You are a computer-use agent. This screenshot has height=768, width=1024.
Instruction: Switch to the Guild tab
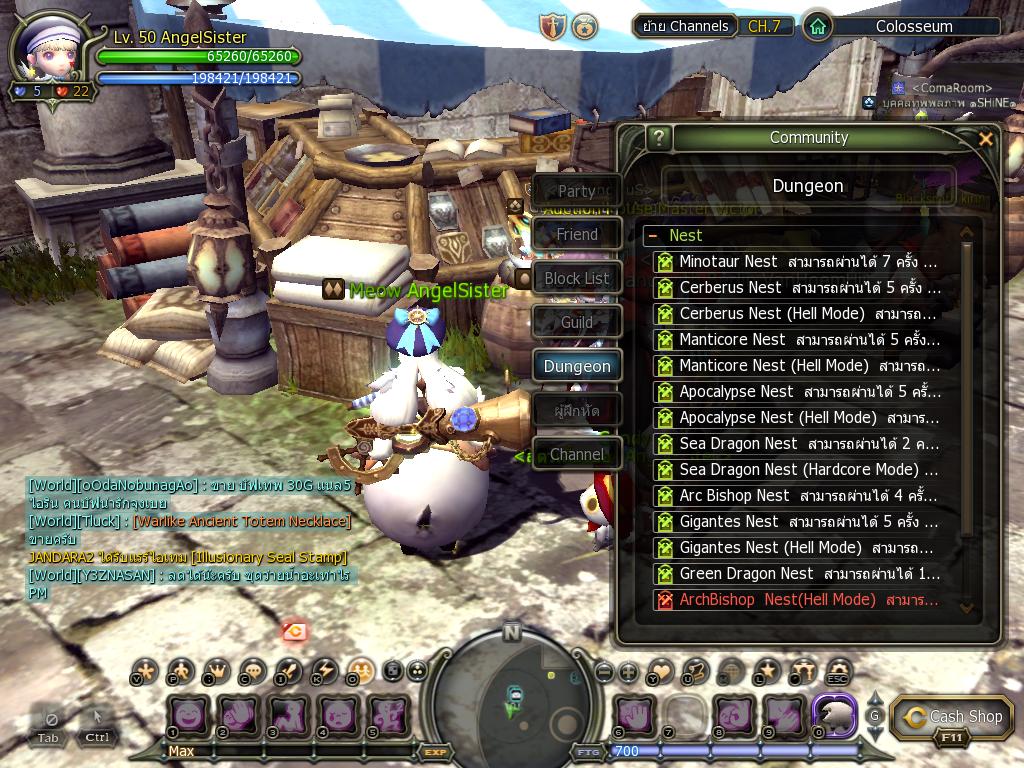coord(577,323)
